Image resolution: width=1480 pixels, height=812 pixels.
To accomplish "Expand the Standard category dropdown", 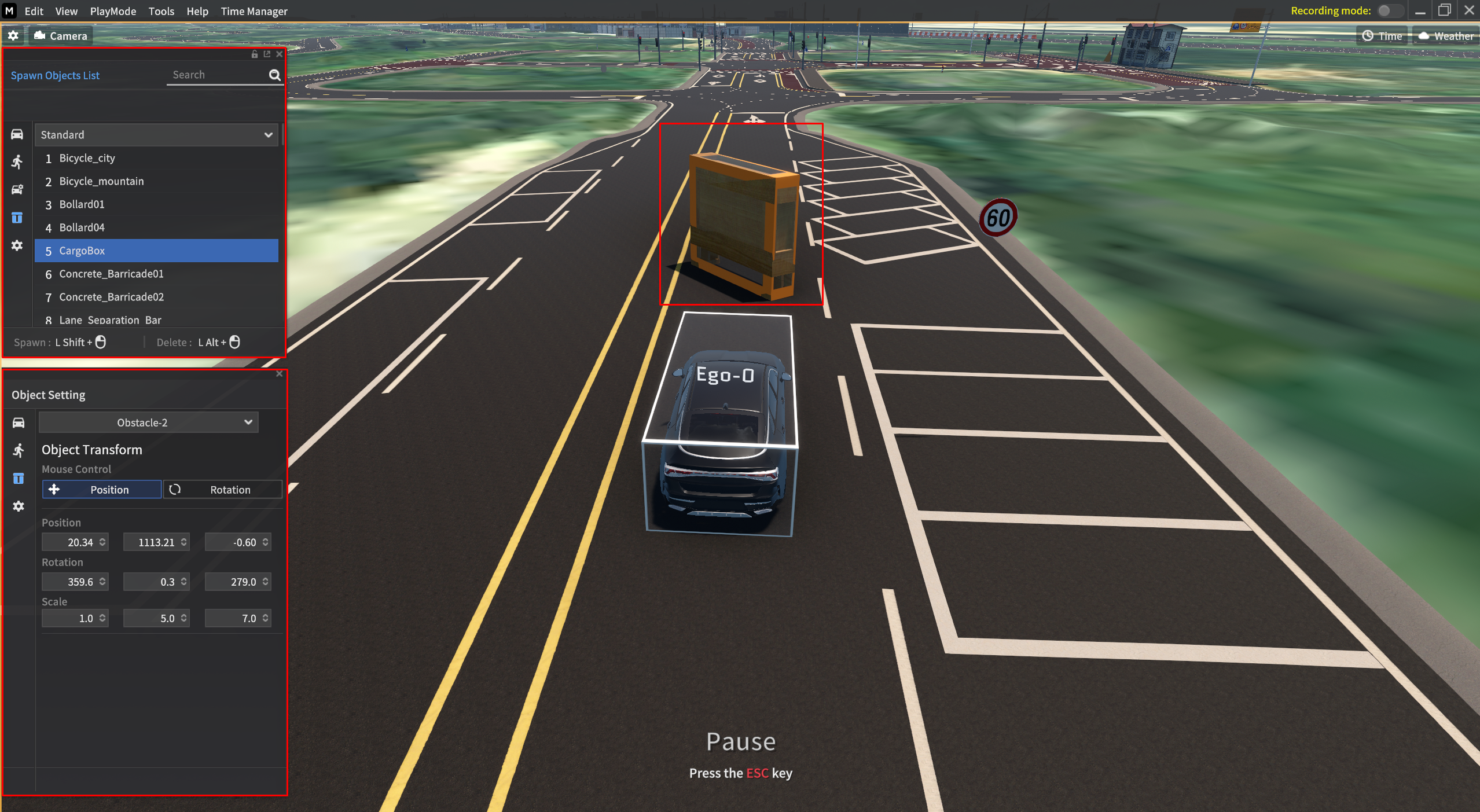I will (x=156, y=135).
